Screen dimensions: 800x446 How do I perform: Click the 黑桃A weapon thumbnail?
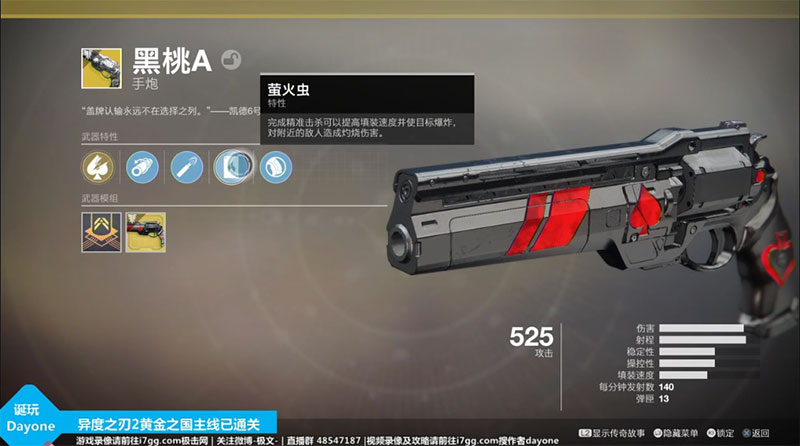[x=101, y=67]
